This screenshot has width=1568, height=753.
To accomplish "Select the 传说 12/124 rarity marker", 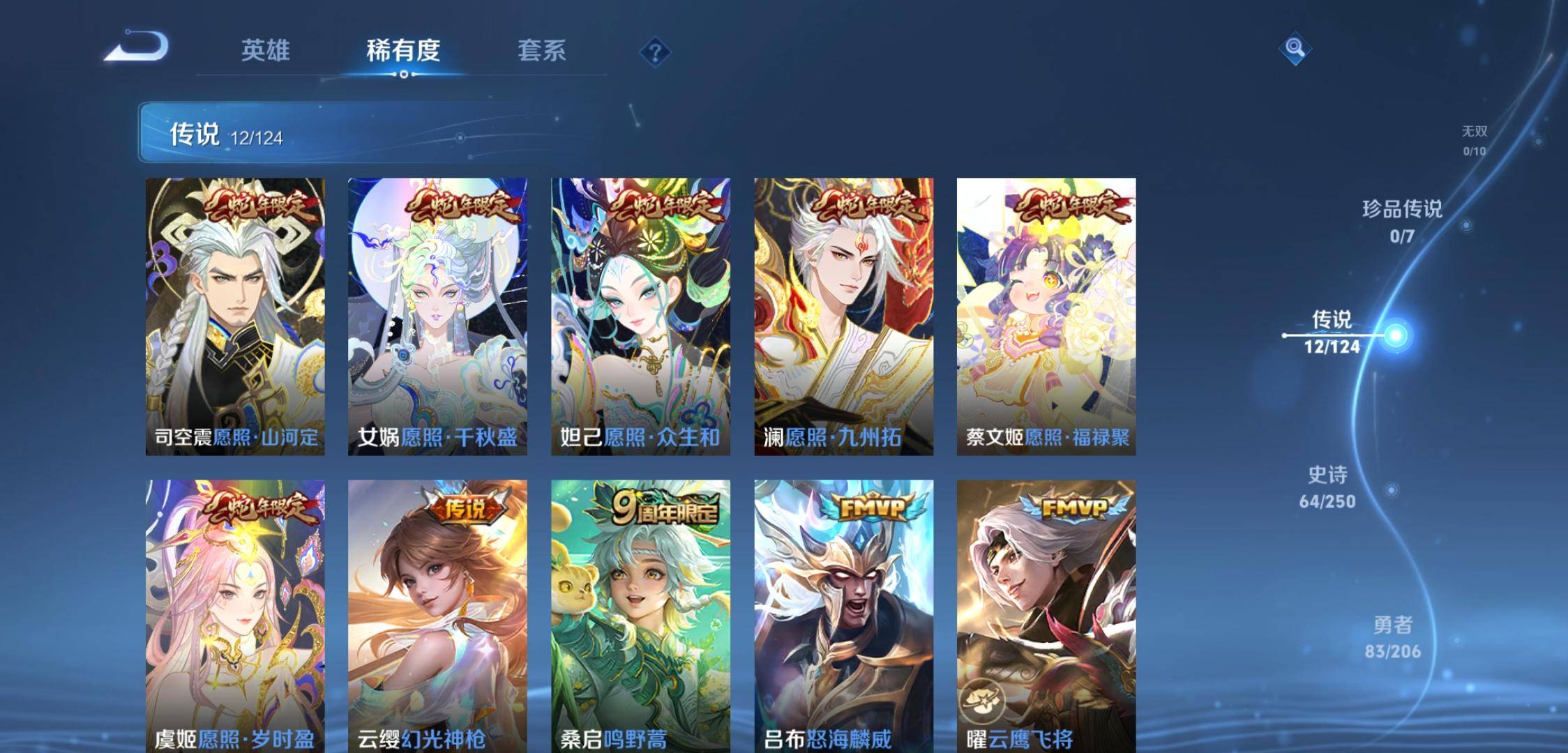I will click(x=1332, y=333).
